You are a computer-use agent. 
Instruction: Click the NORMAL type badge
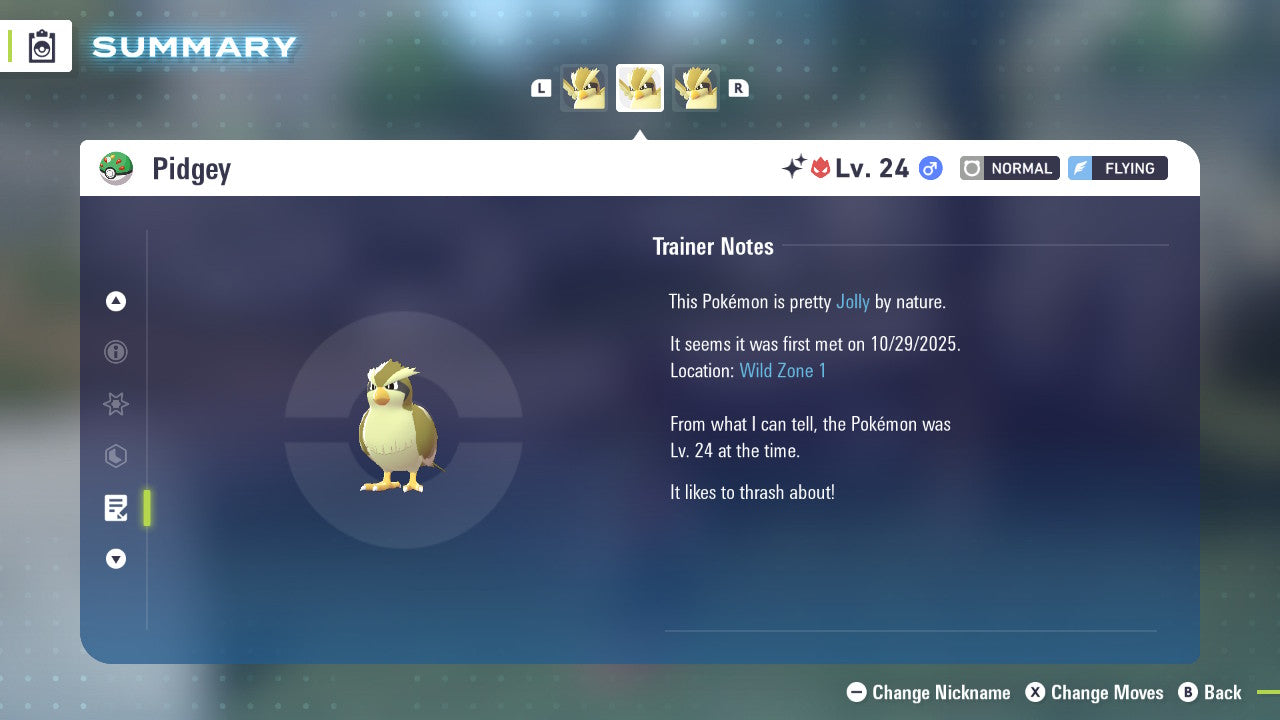1009,168
